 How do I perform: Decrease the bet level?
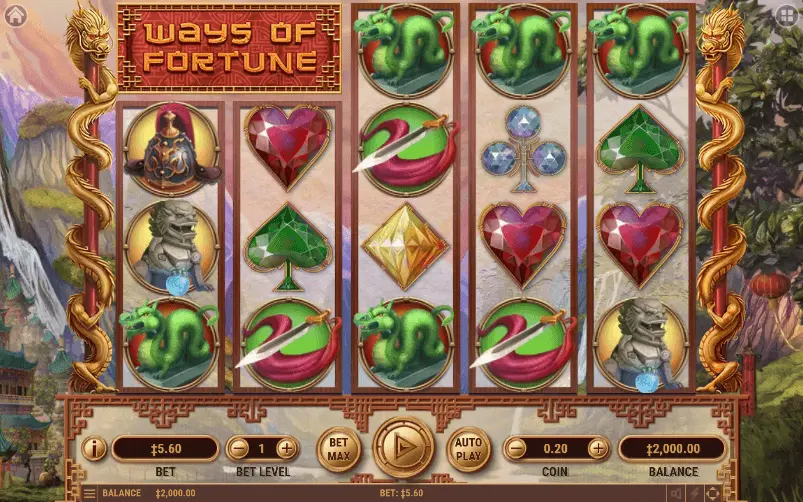pyautogui.click(x=237, y=448)
